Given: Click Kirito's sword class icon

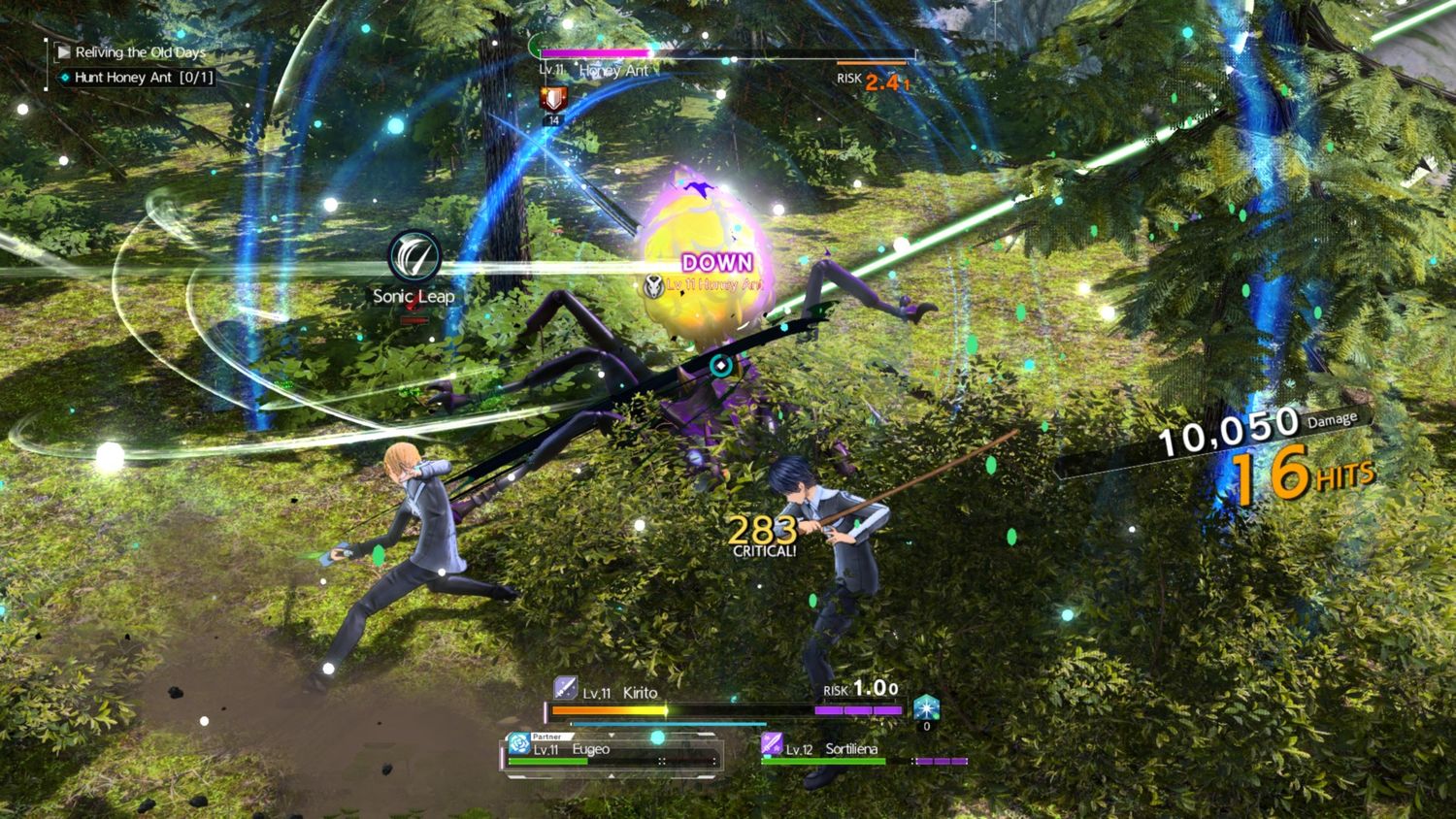Looking at the screenshot, I should tap(565, 689).
